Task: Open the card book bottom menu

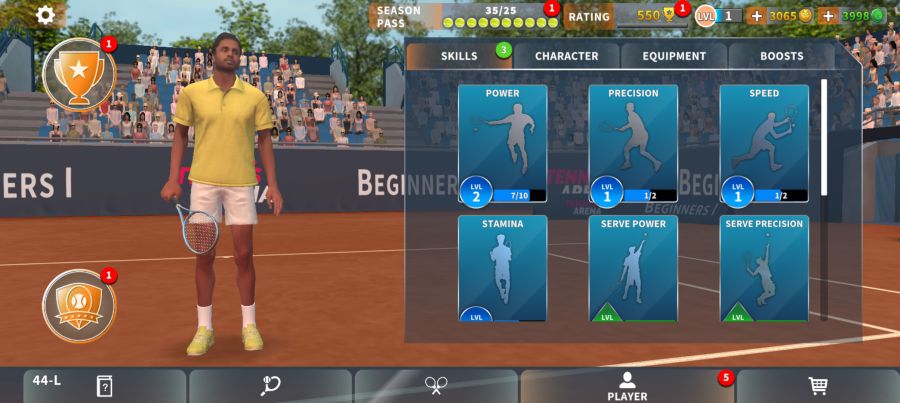Action: [104, 386]
